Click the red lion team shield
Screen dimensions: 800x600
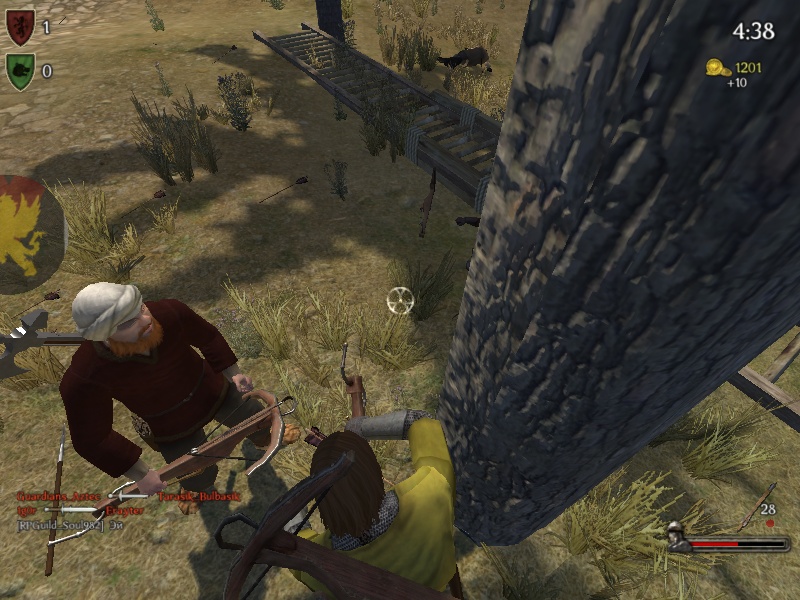20,27
